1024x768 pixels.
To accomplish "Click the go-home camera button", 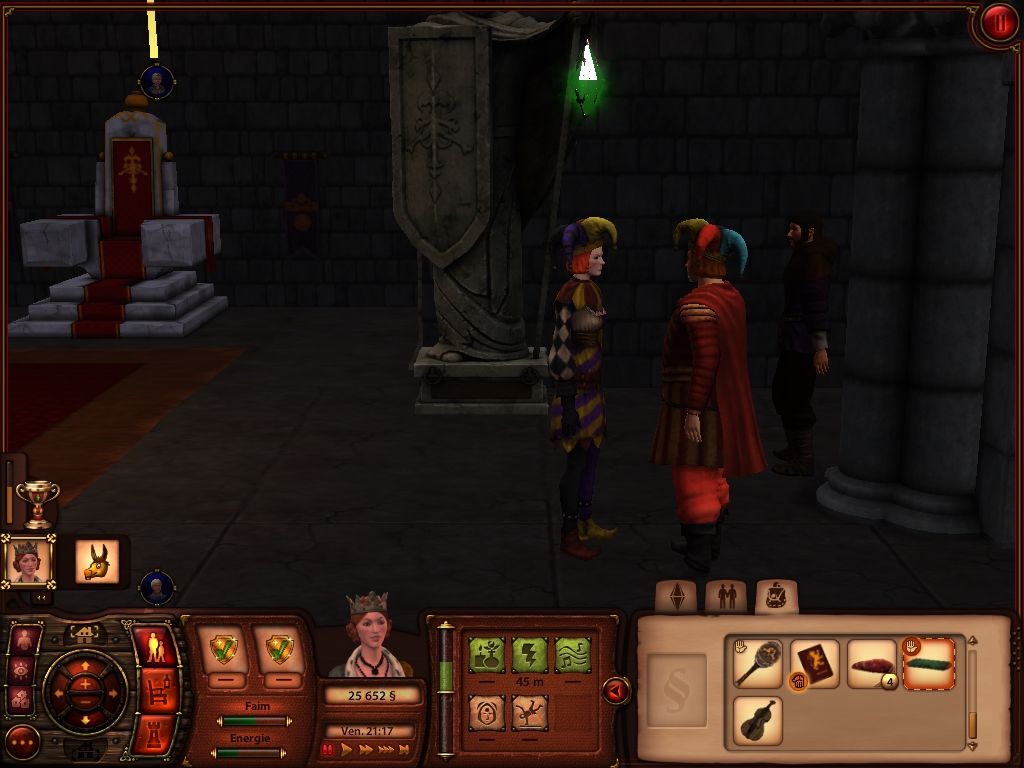I will (x=84, y=633).
